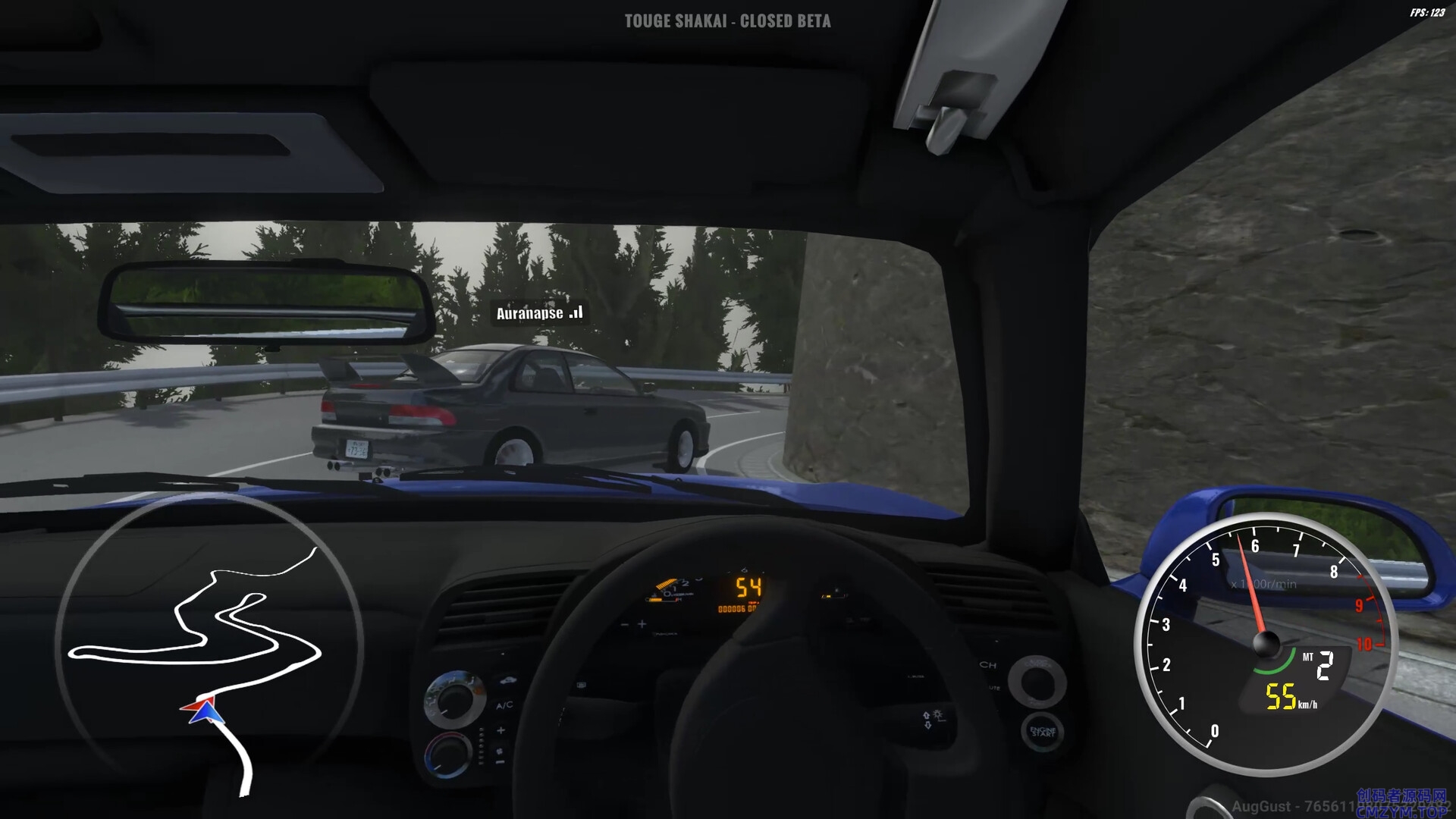Click the circular track minimap
The image size is (1456, 819).
(x=209, y=645)
